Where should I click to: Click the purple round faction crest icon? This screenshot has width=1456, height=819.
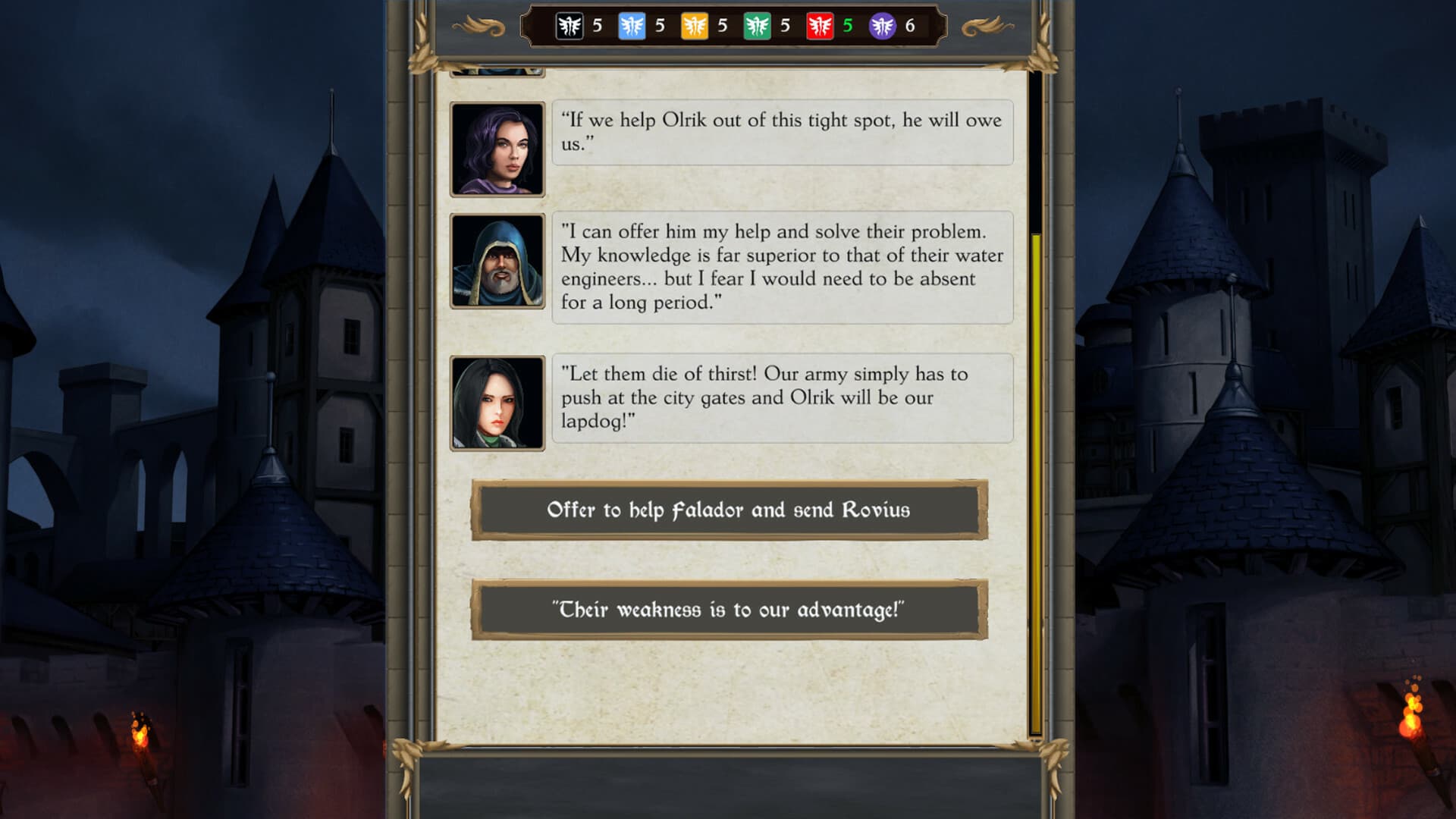pos(882,26)
